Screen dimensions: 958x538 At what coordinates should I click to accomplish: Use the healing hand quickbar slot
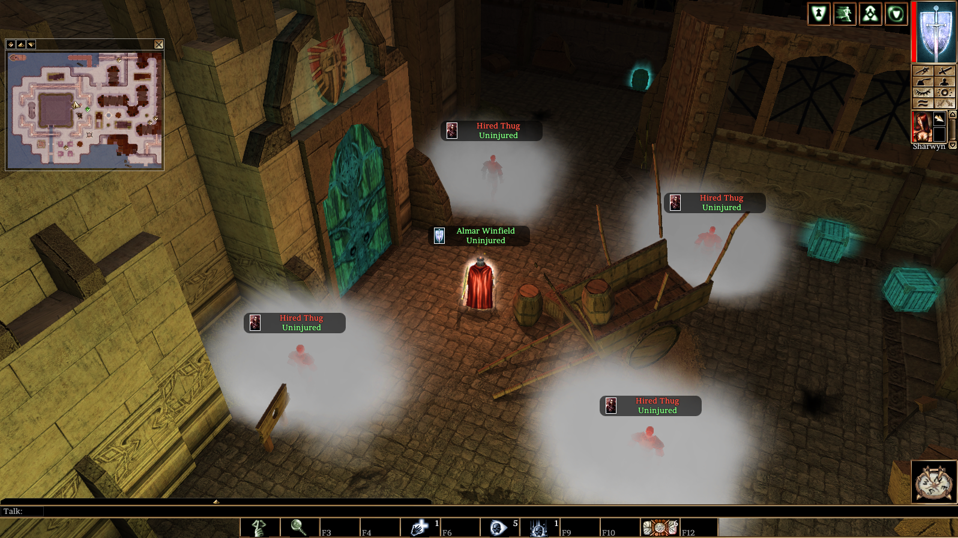(420, 527)
